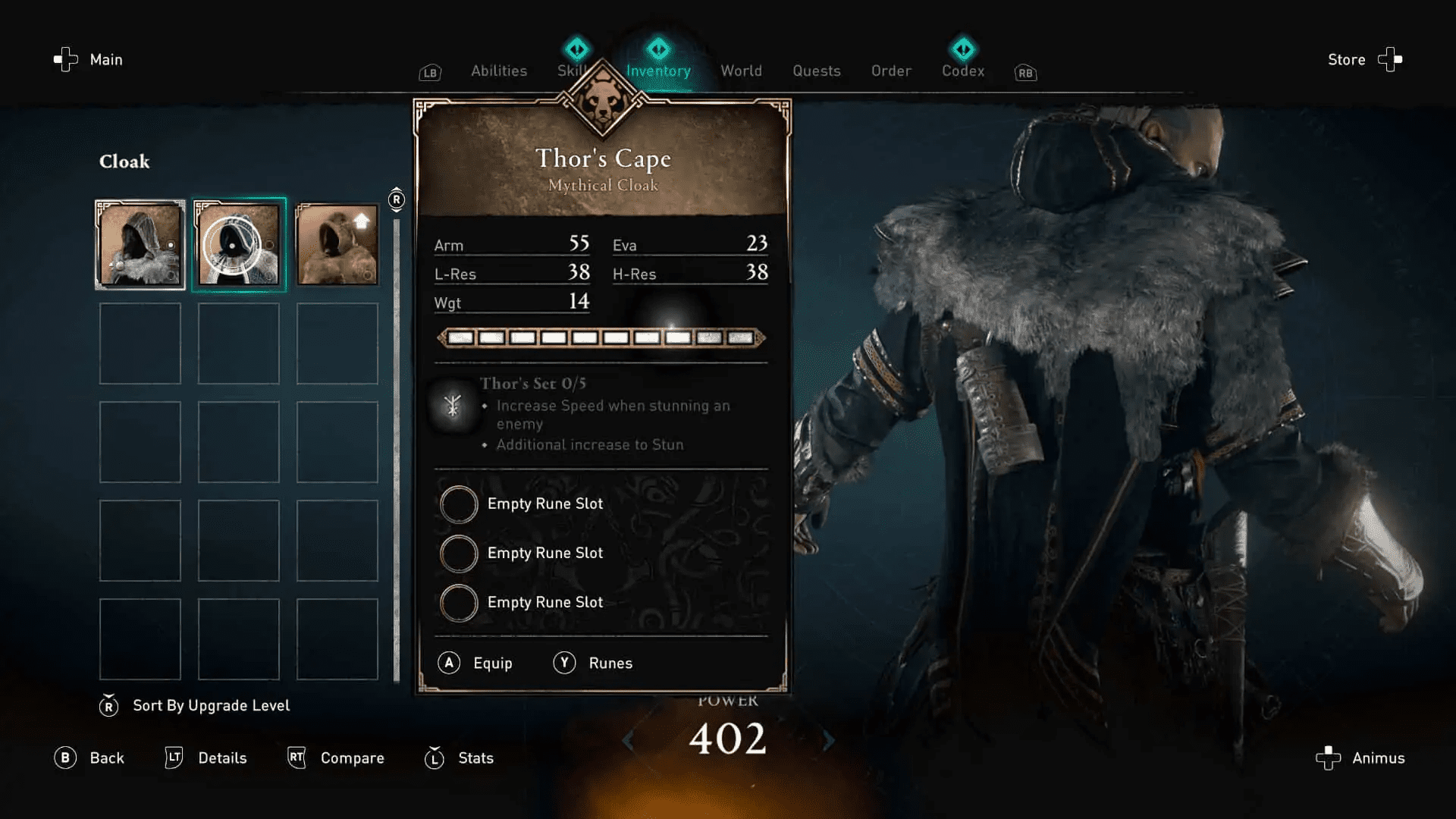Screen dimensions: 1456x819
Task: Click the right arrow beside Power 402
Action: click(x=828, y=742)
